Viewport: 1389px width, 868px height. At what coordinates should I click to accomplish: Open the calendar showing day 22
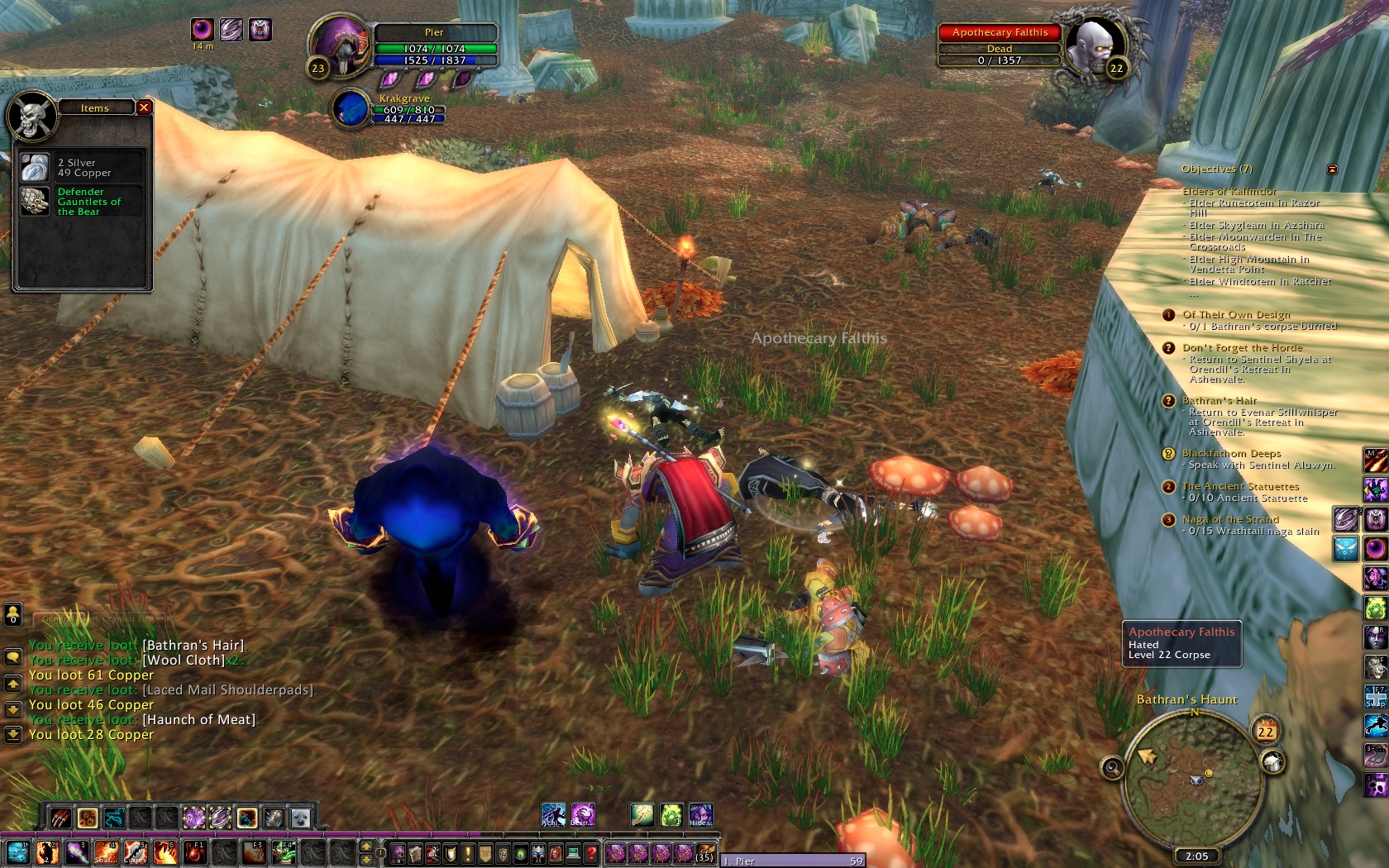coord(1265,732)
